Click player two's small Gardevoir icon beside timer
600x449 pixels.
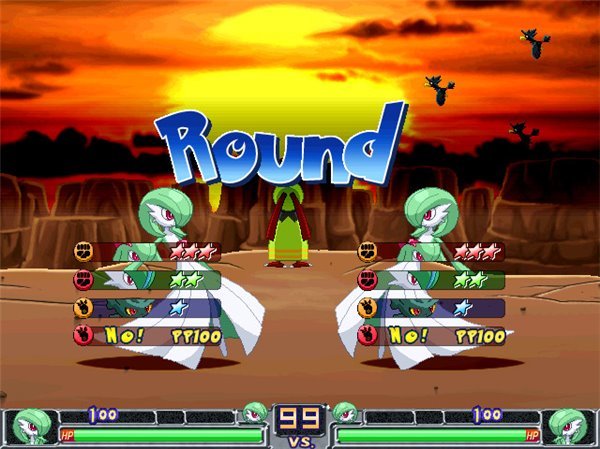click(344, 412)
